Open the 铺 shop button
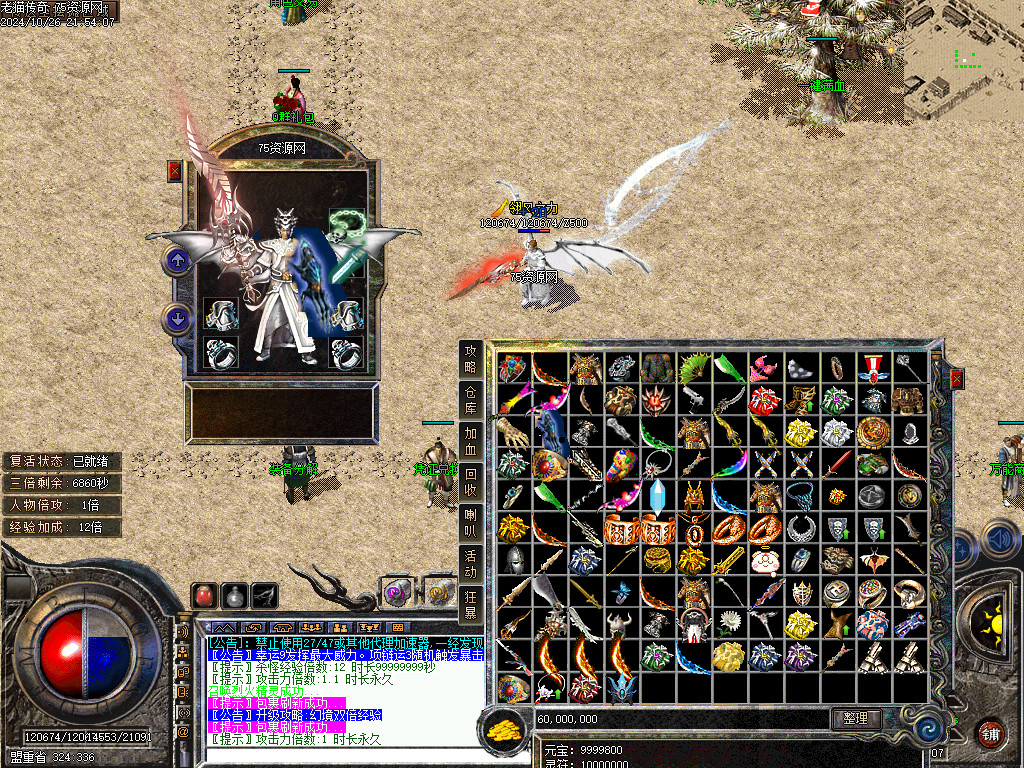The height and width of the screenshot is (768, 1024). pyautogui.click(x=990, y=733)
